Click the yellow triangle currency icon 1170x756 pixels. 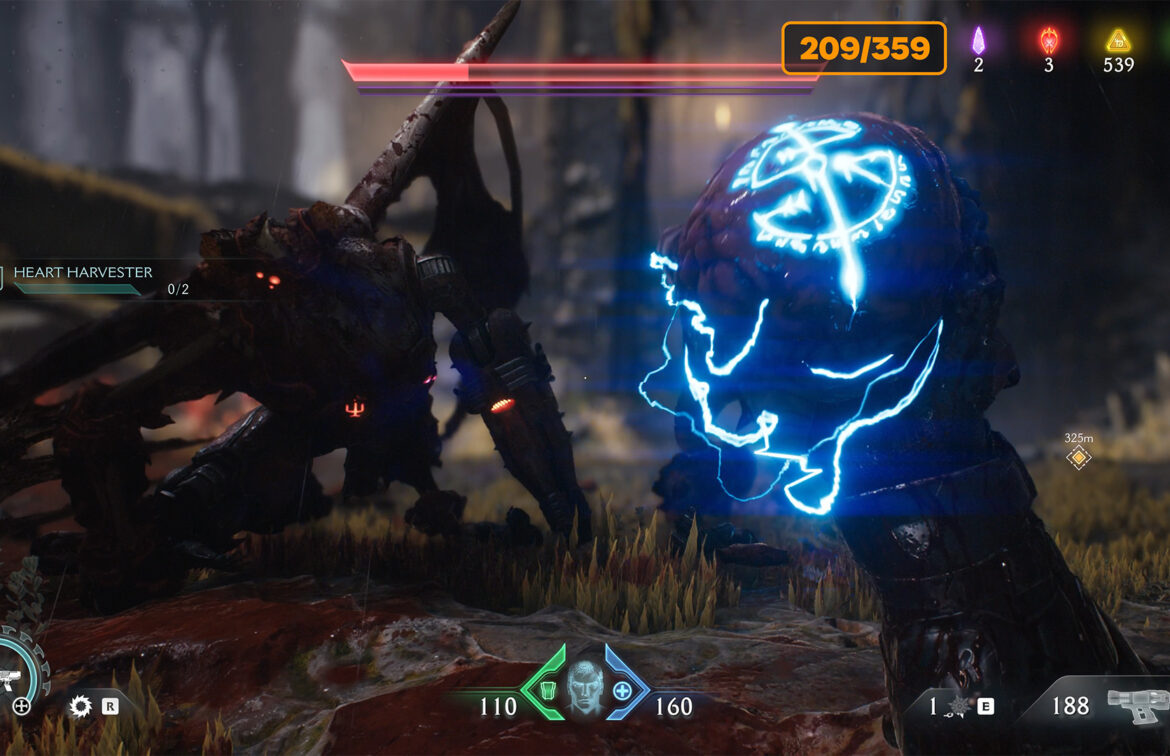(x=1117, y=42)
